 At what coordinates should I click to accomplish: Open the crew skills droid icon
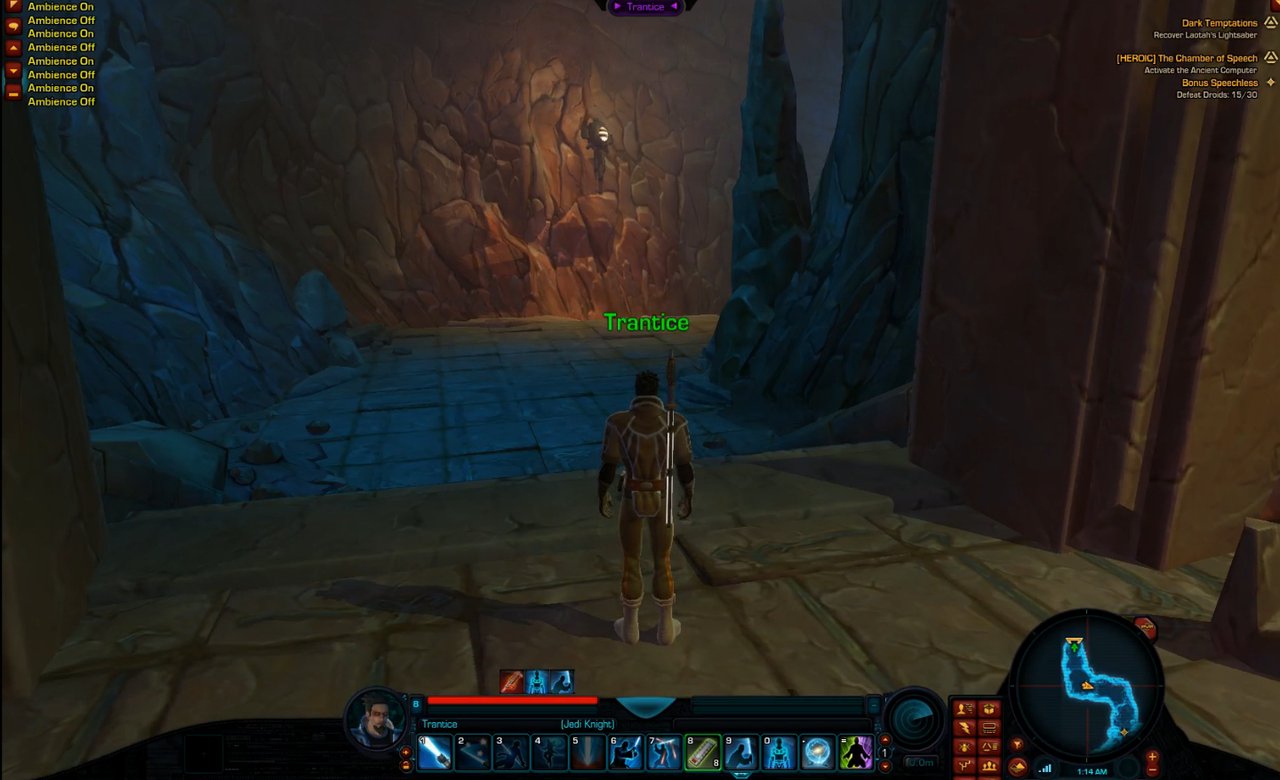pos(964,747)
